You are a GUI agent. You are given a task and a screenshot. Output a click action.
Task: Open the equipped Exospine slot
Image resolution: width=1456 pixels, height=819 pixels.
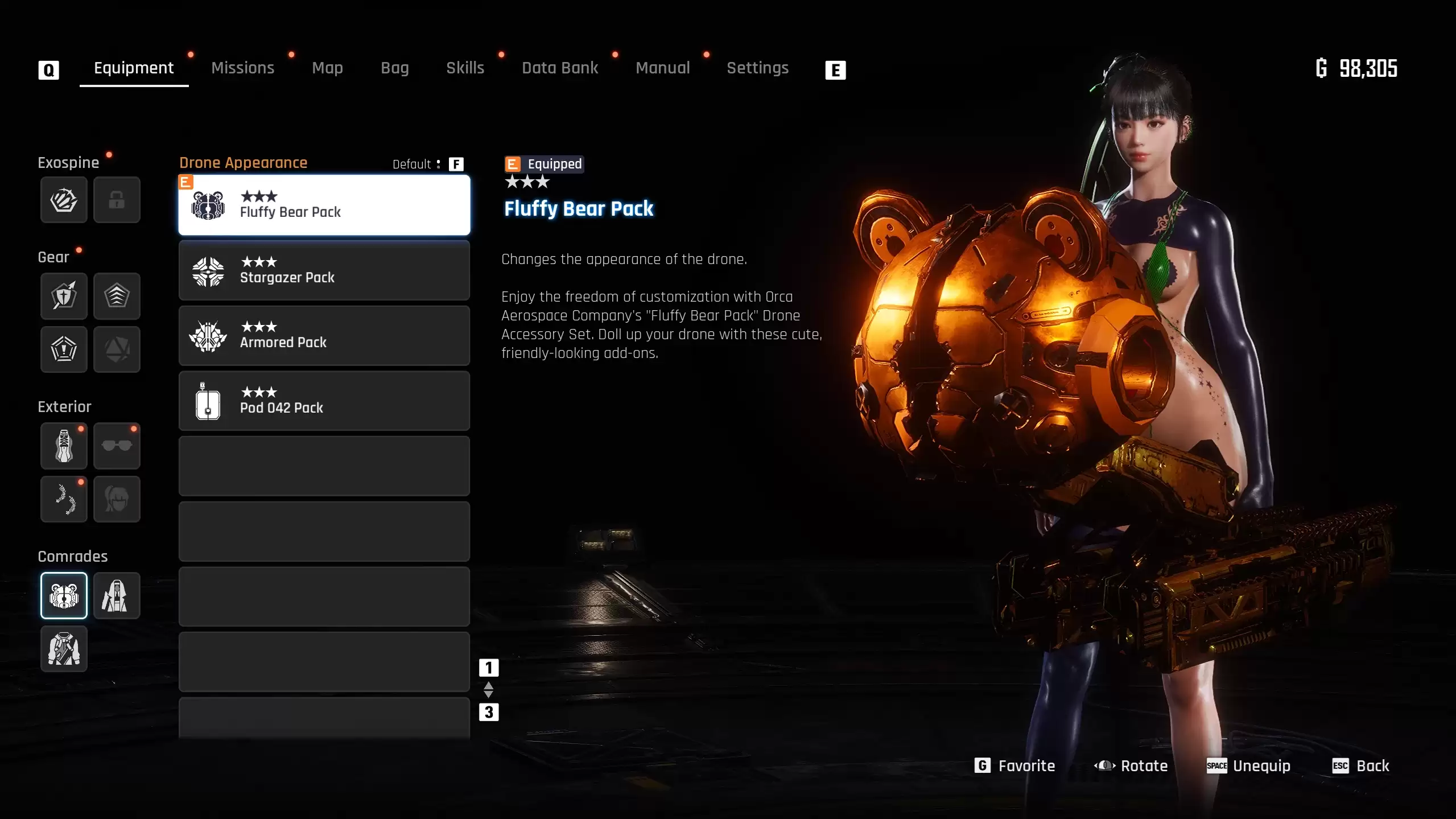(64, 200)
